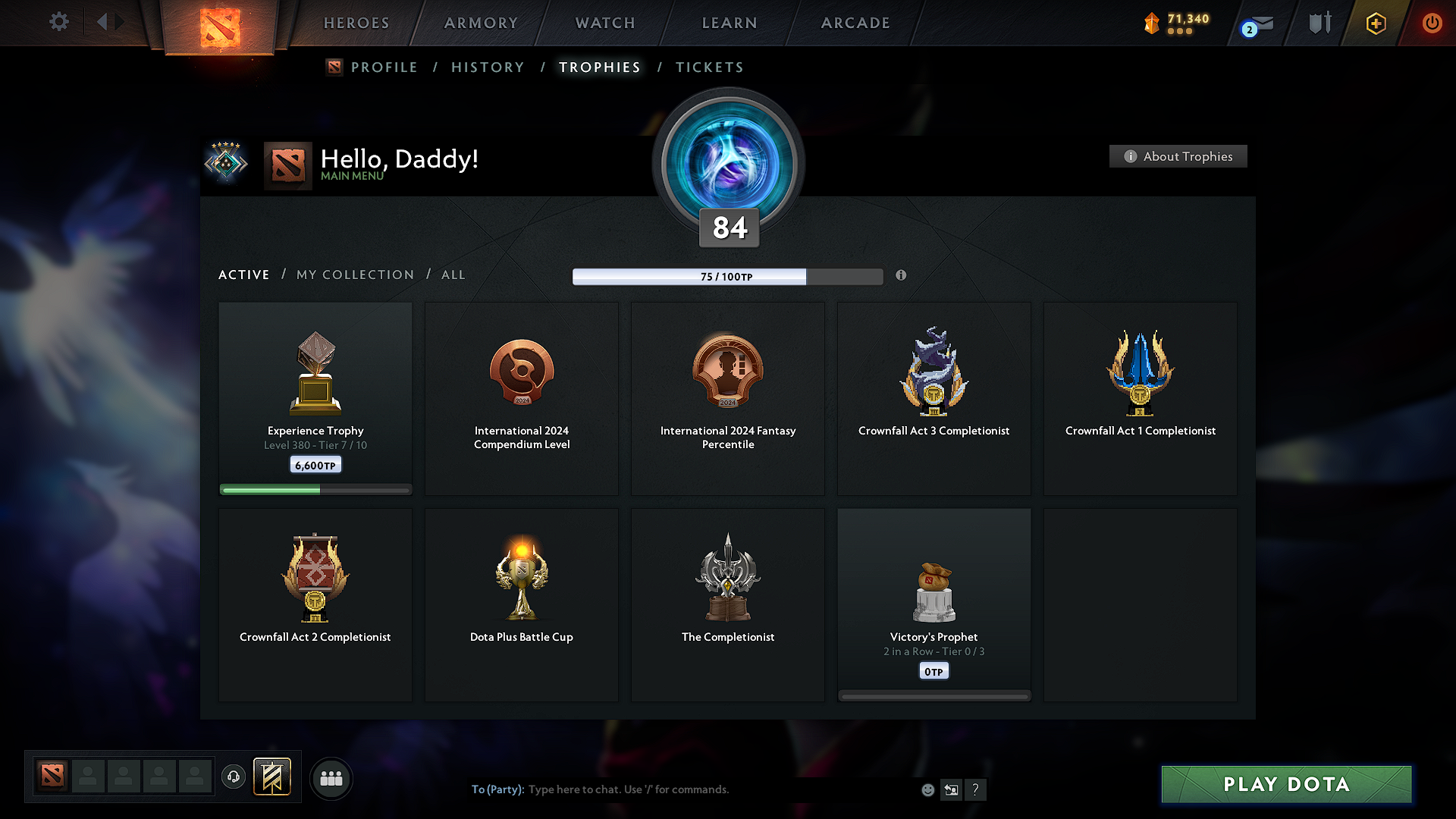1456x819 pixels.
Task: Toggle voice chat with the headset icon
Action: click(233, 777)
